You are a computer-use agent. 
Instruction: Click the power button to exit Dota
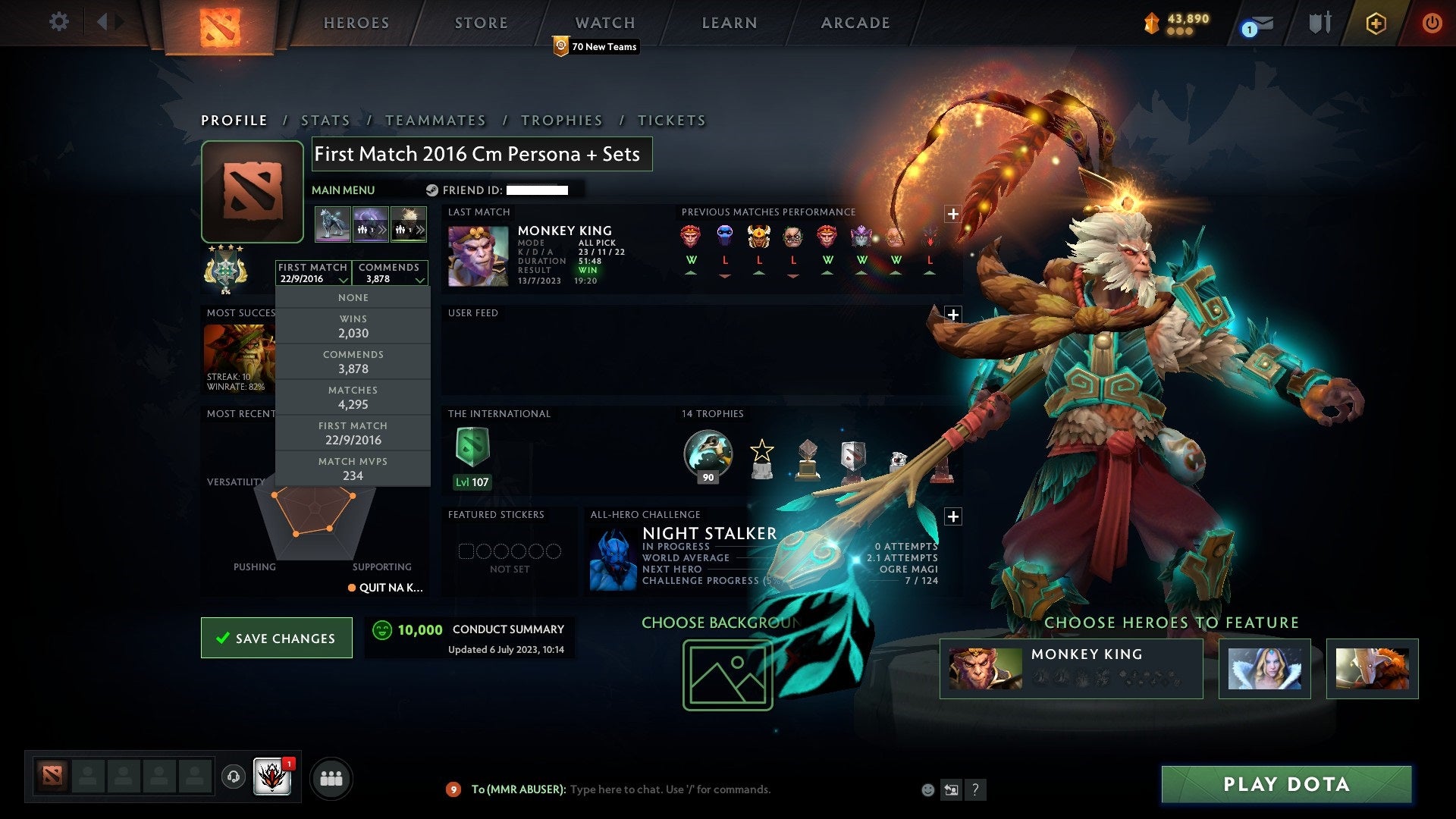pos(1432,23)
